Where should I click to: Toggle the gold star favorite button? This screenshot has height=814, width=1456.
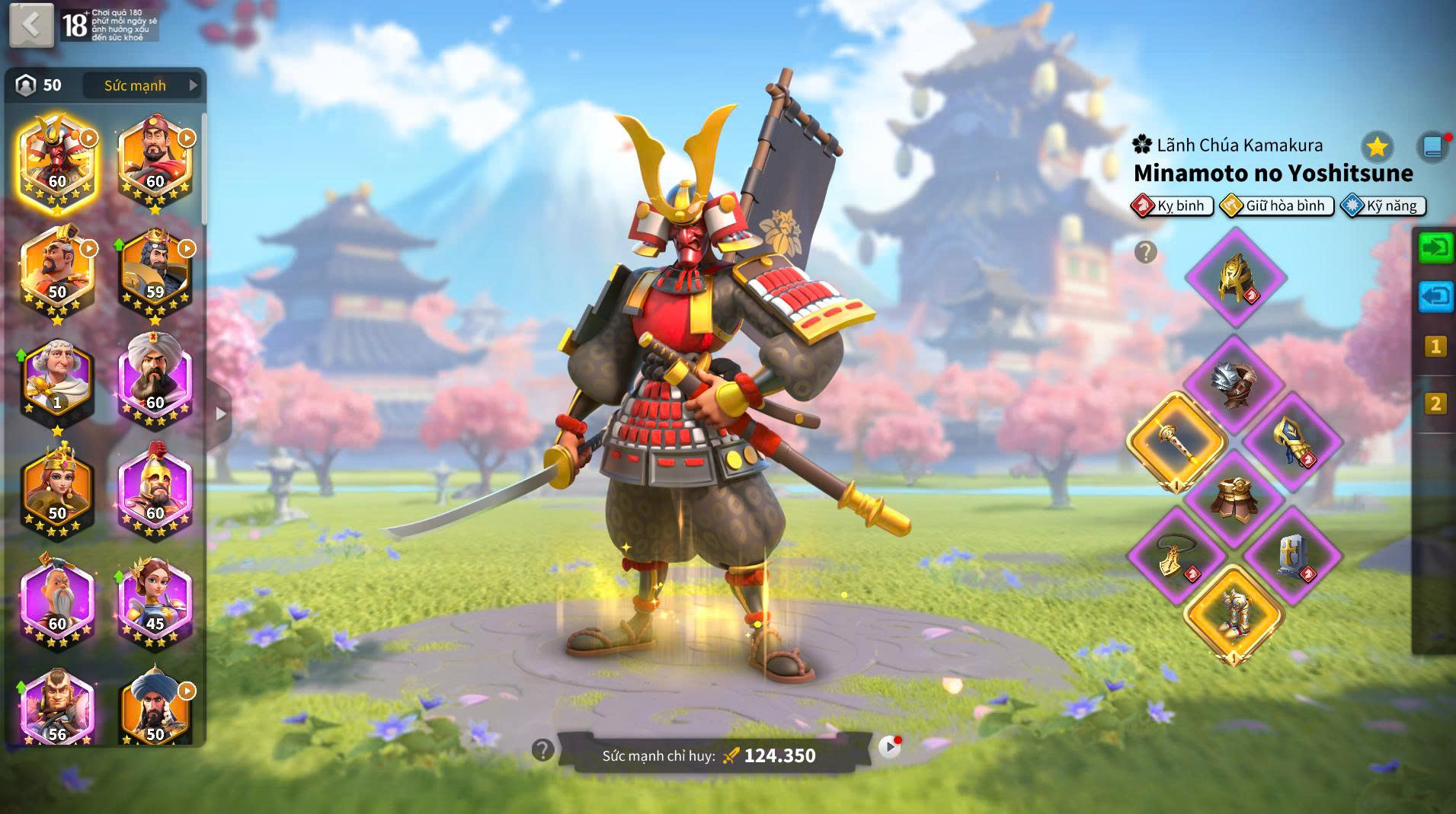click(x=1377, y=146)
